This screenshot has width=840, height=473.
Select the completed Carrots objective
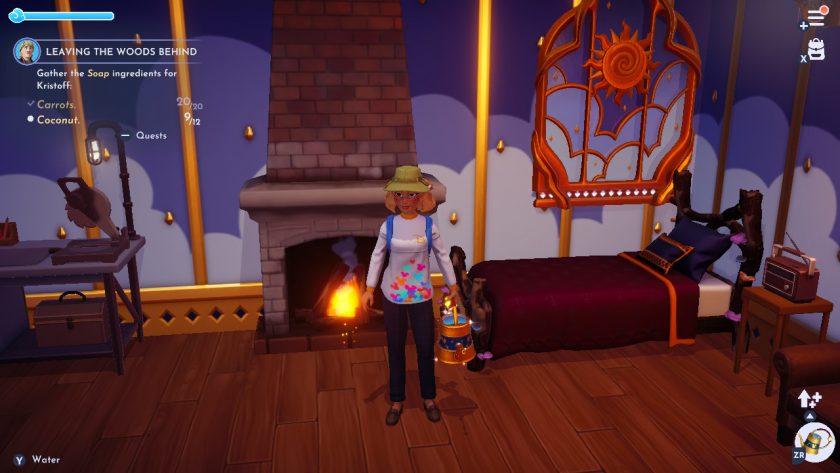(57, 103)
